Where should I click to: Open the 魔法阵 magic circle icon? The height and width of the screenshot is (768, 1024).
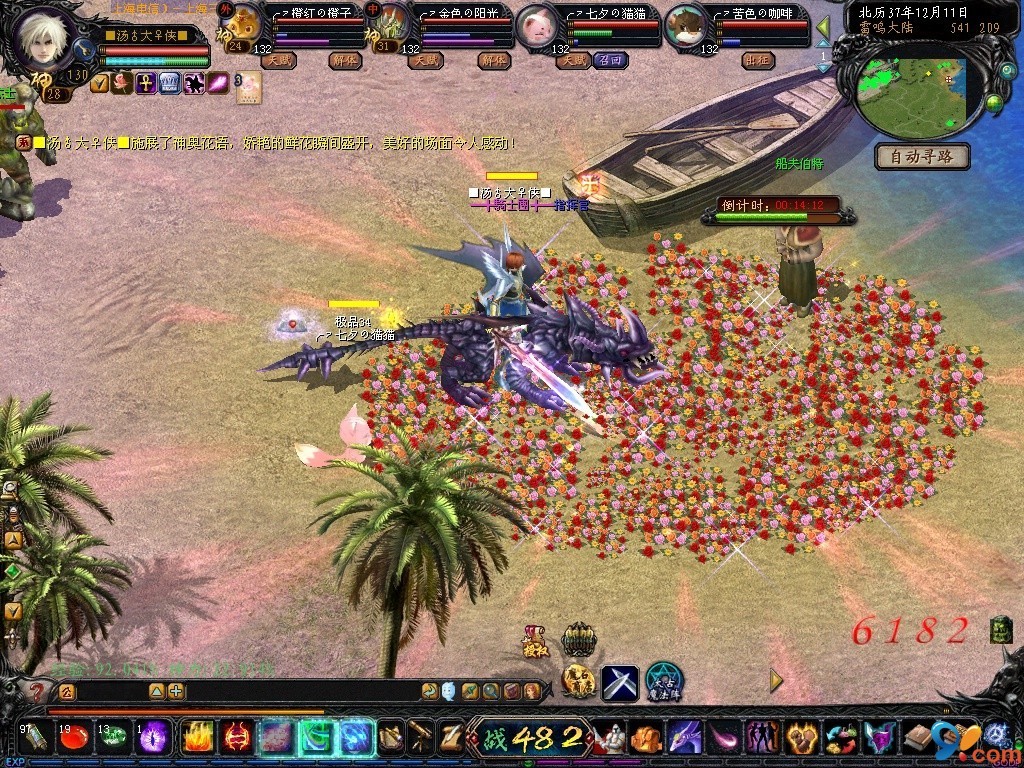663,682
